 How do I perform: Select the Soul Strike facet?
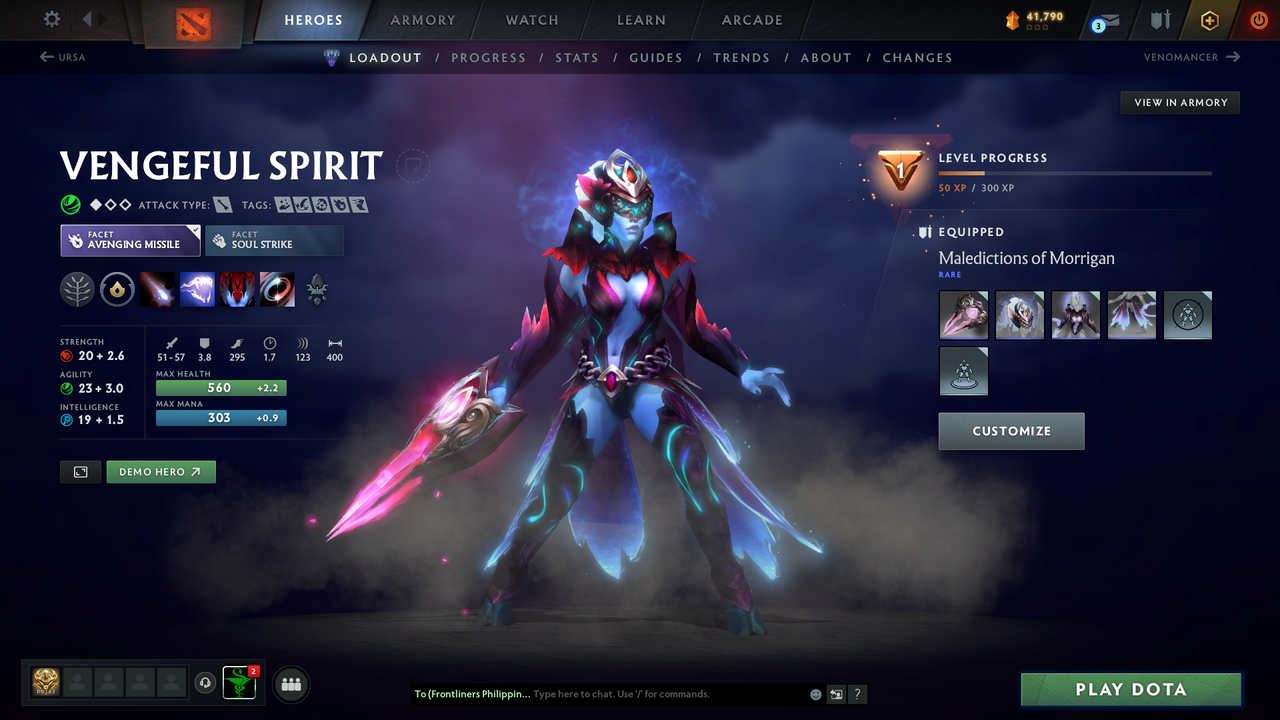point(274,240)
